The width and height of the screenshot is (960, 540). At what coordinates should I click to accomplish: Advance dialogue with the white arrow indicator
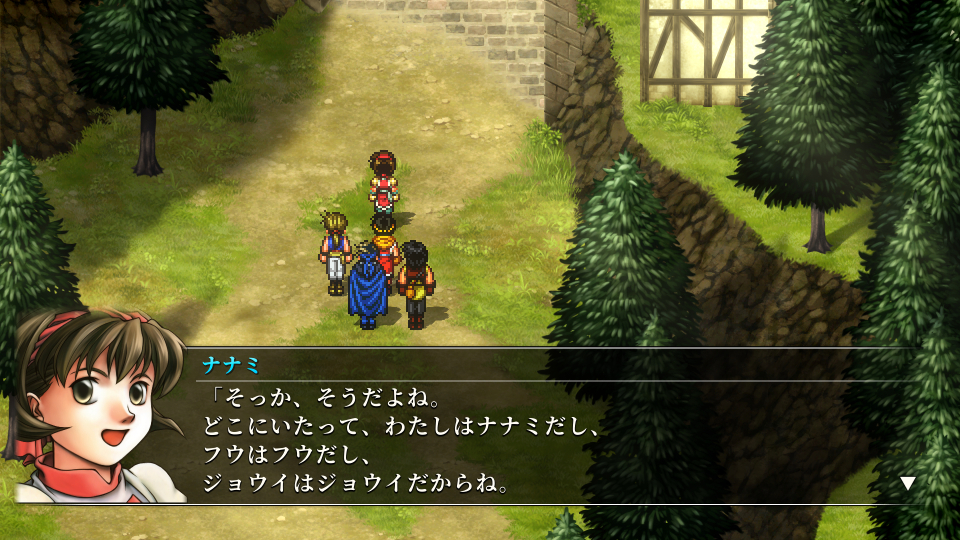907,483
